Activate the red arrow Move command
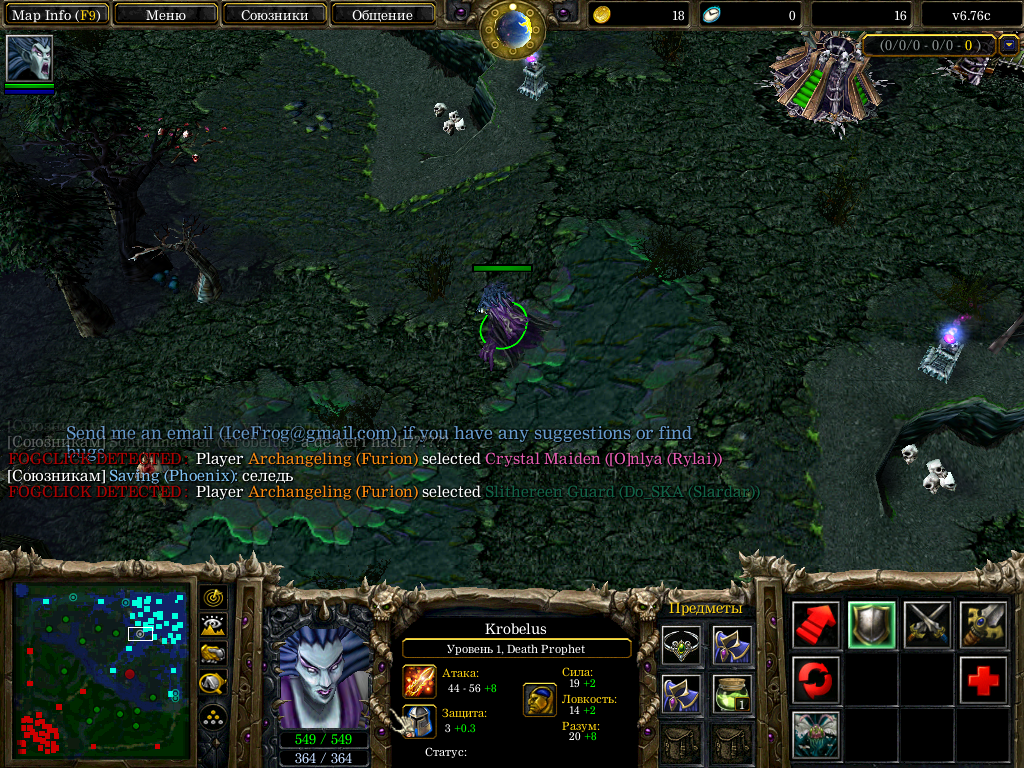The width and height of the screenshot is (1024, 768). tap(816, 625)
